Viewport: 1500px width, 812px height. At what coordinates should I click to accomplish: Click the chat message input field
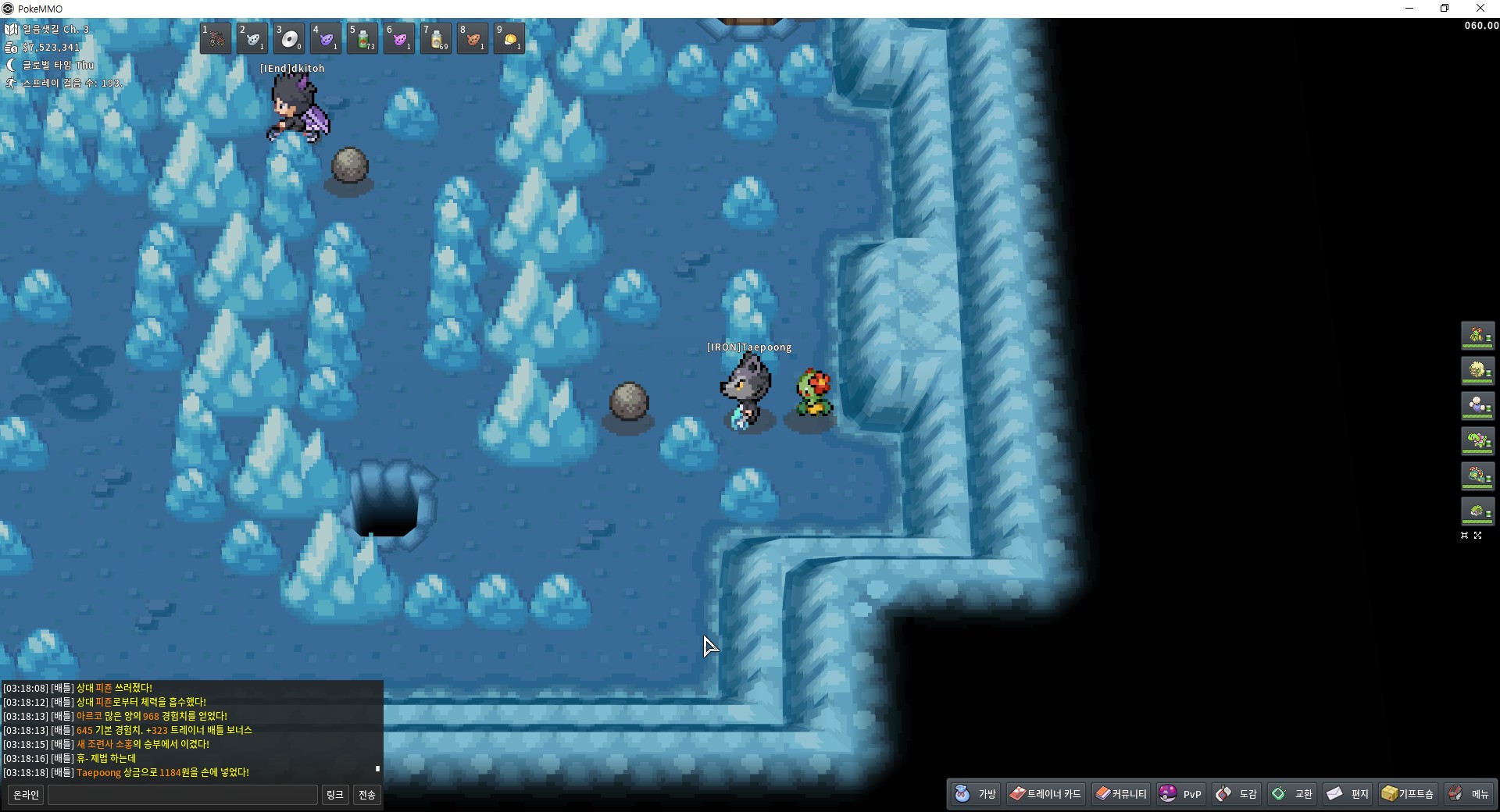click(x=183, y=795)
